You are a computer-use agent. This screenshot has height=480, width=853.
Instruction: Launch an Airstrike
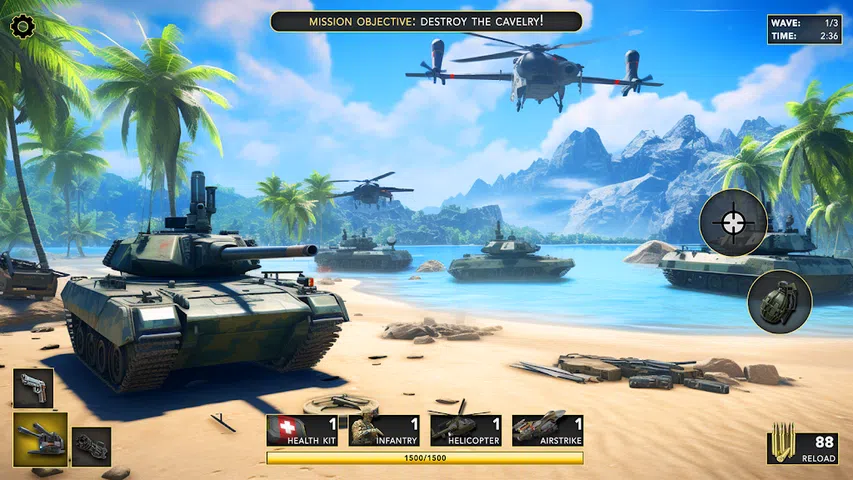(547, 430)
